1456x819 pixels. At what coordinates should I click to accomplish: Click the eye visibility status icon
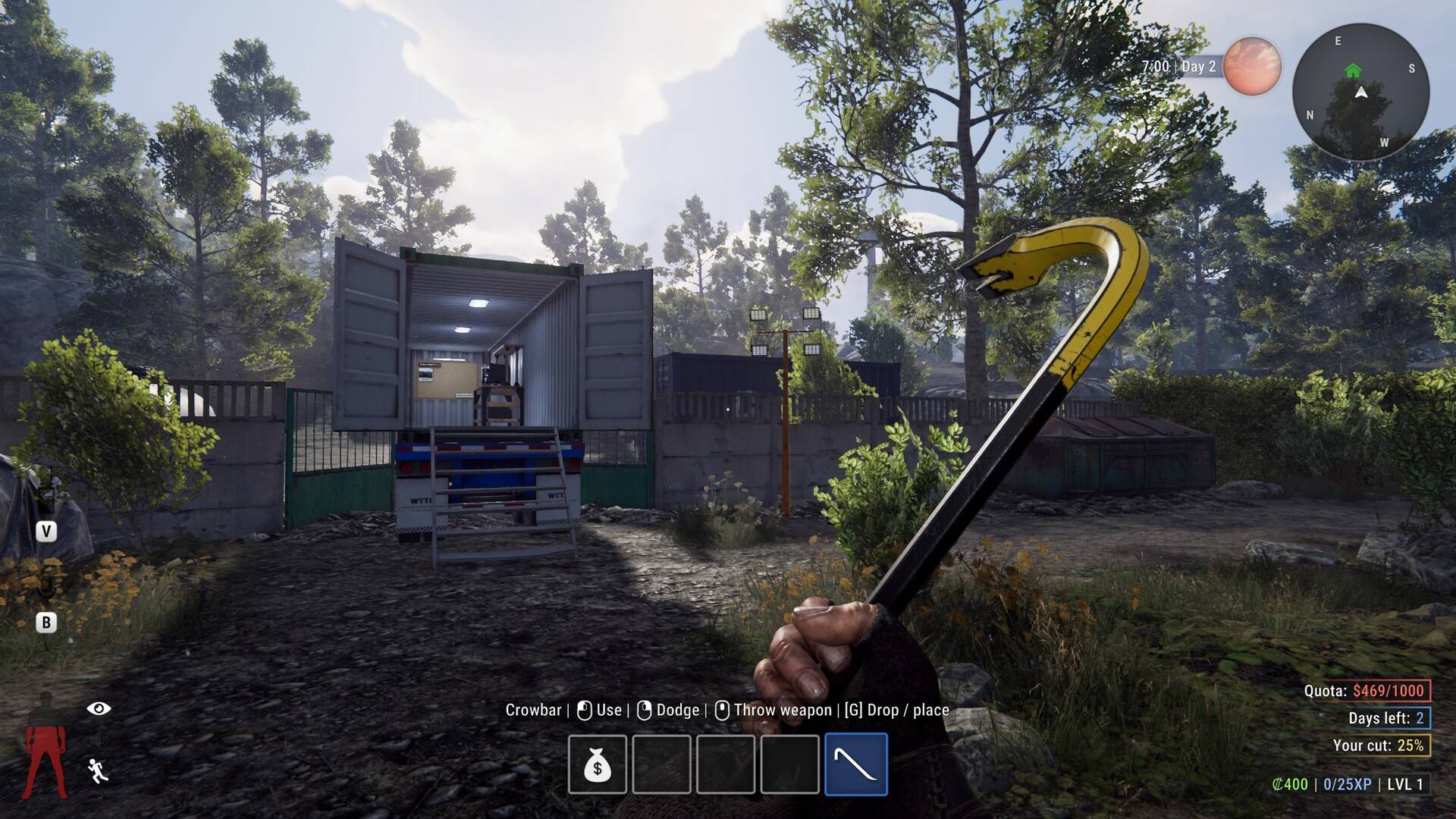[99, 708]
